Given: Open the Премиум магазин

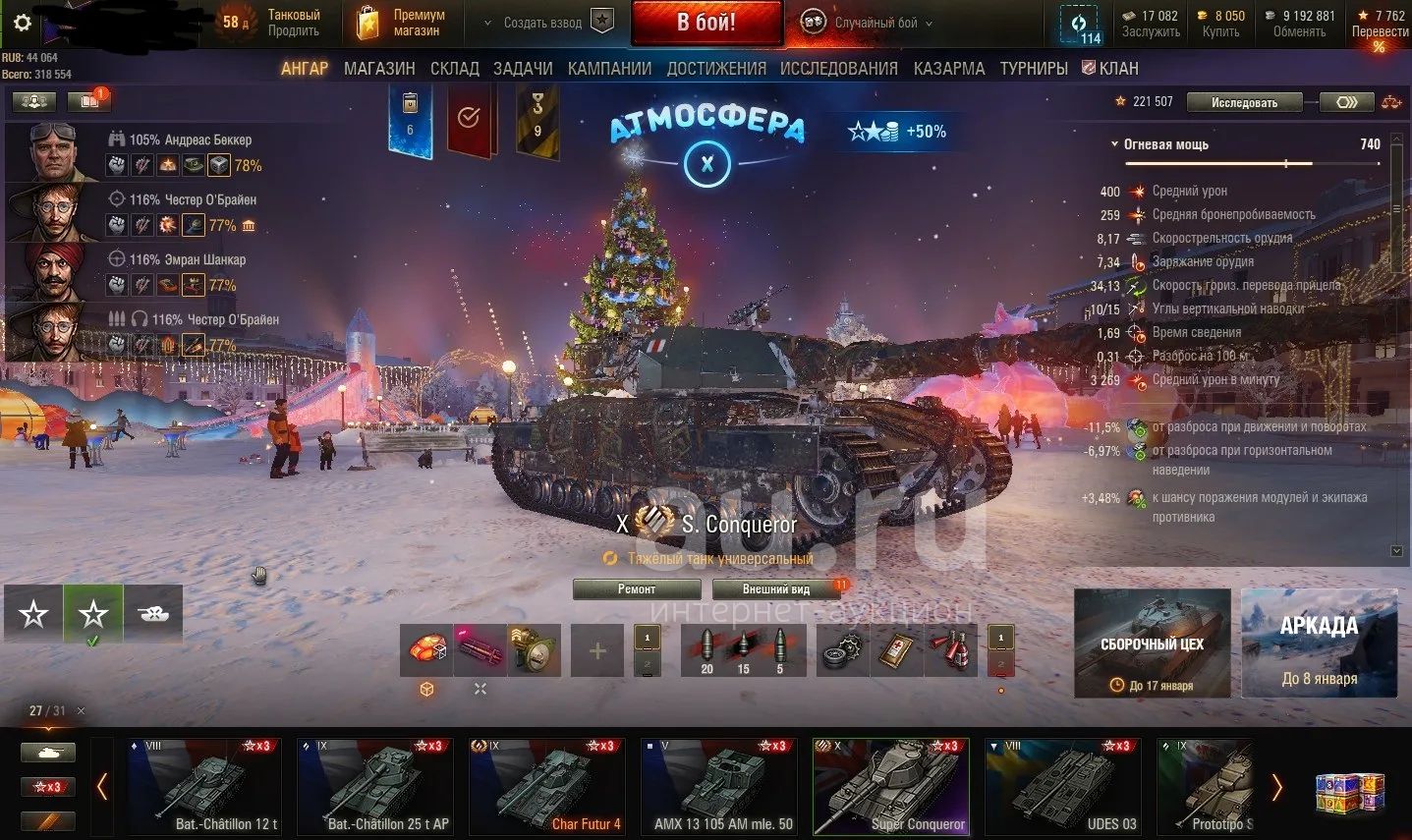Looking at the screenshot, I should pos(401,23).
